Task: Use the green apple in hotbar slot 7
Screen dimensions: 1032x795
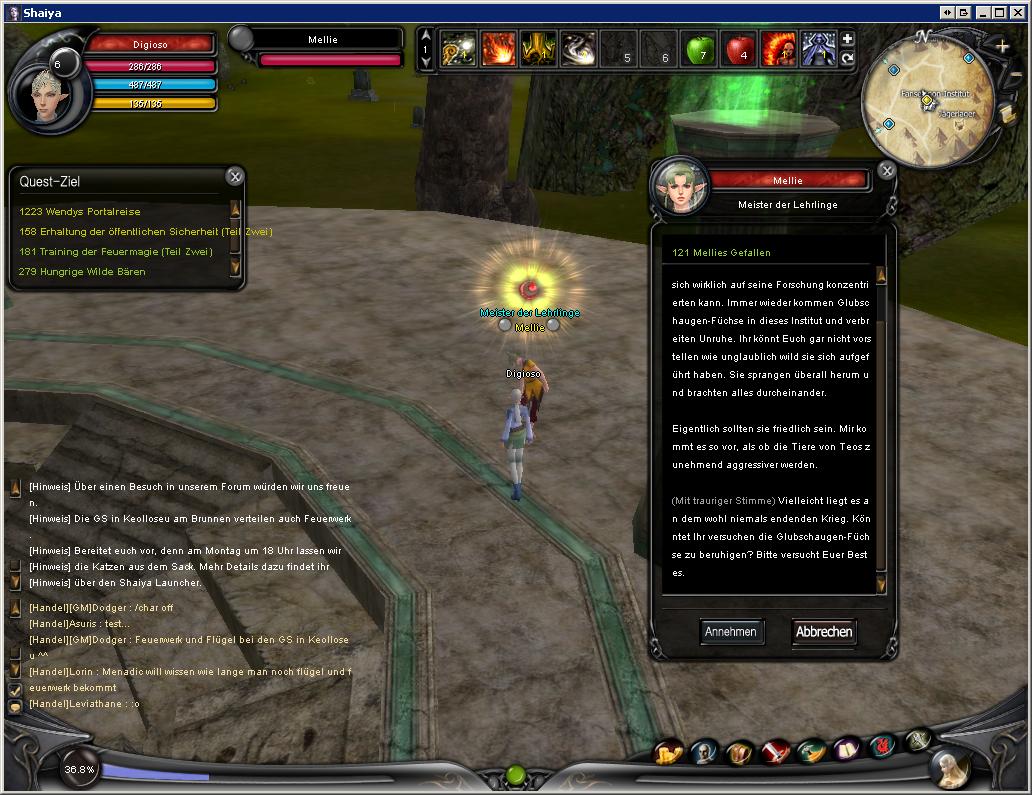Action: [697, 49]
